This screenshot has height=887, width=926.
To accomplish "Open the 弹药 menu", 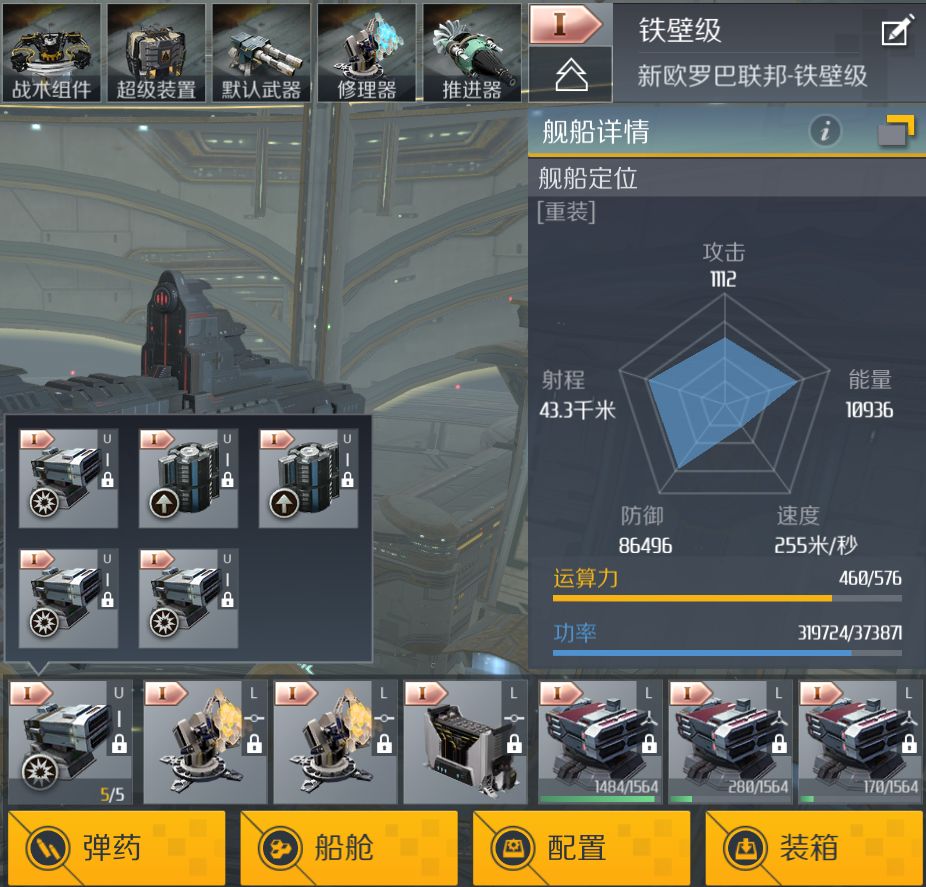I will pyautogui.click(x=116, y=848).
